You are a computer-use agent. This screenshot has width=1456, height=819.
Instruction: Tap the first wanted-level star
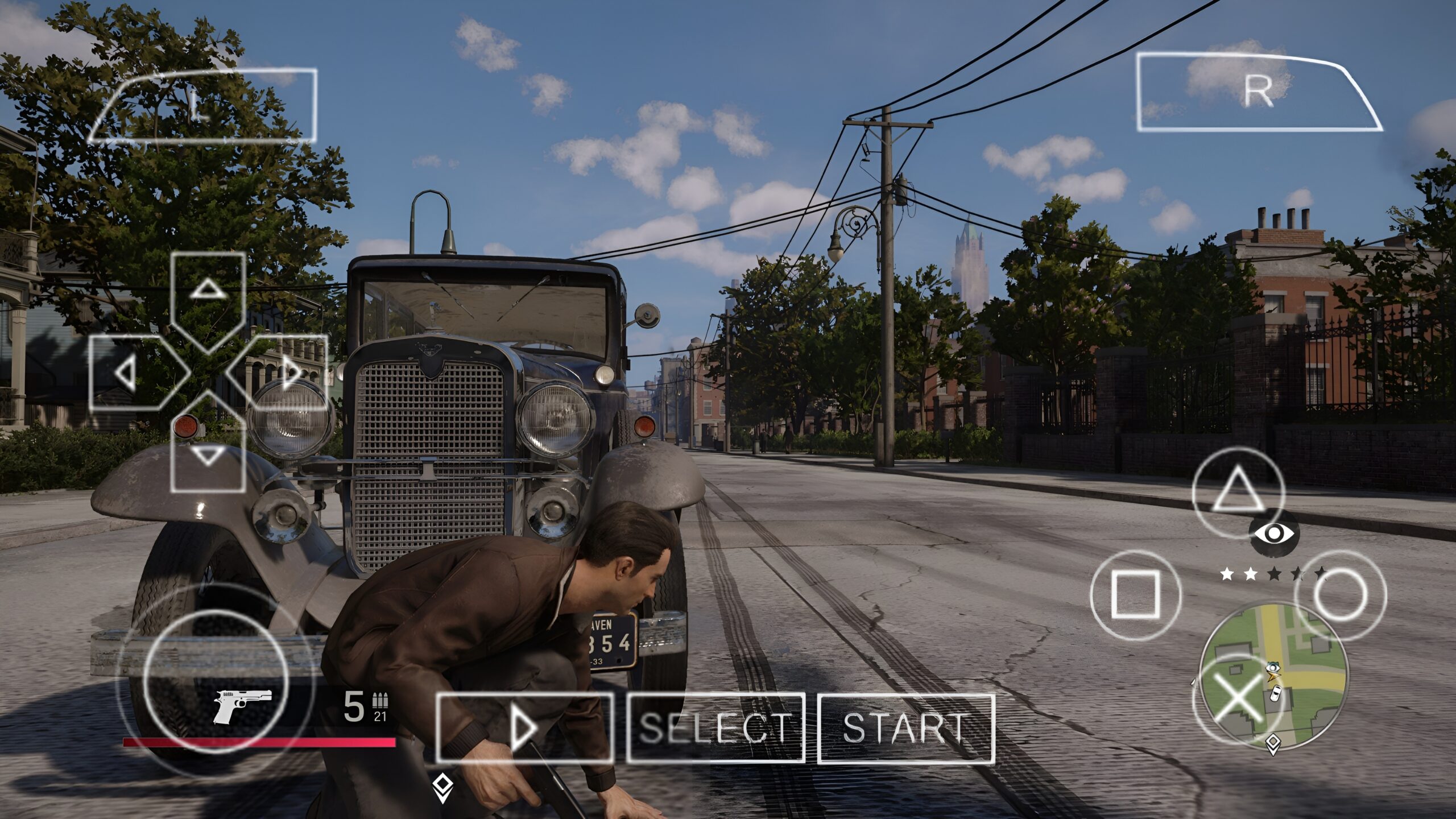(x=1227, y=574)
